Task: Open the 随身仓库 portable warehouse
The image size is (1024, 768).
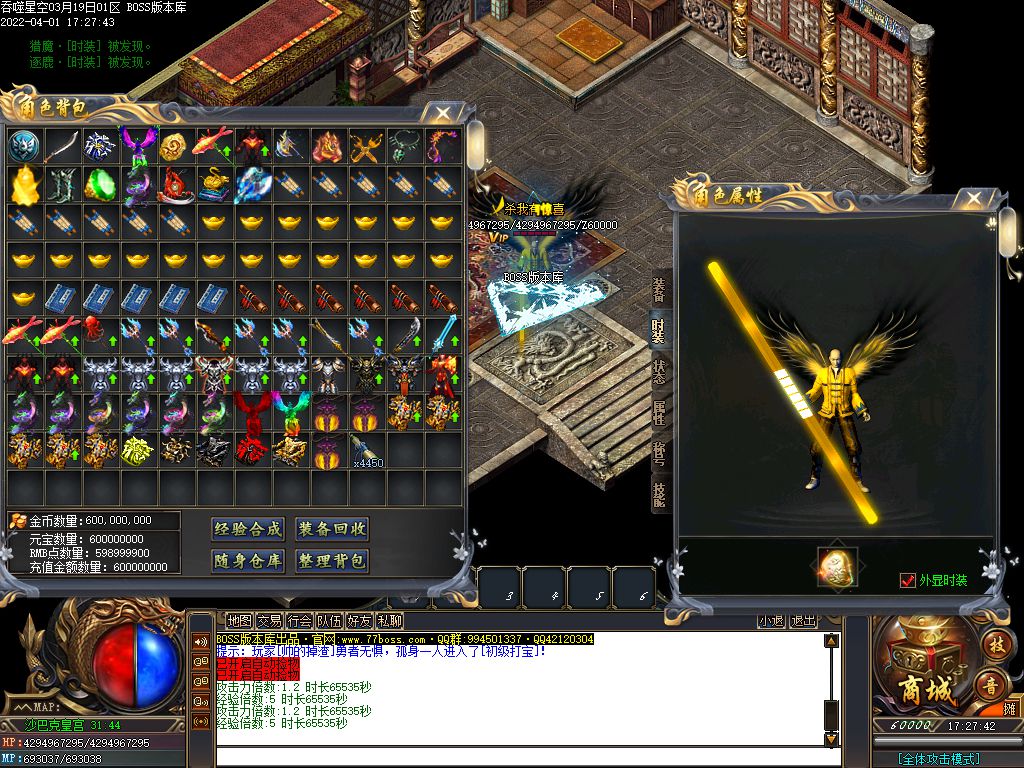Action: (248, 561)
